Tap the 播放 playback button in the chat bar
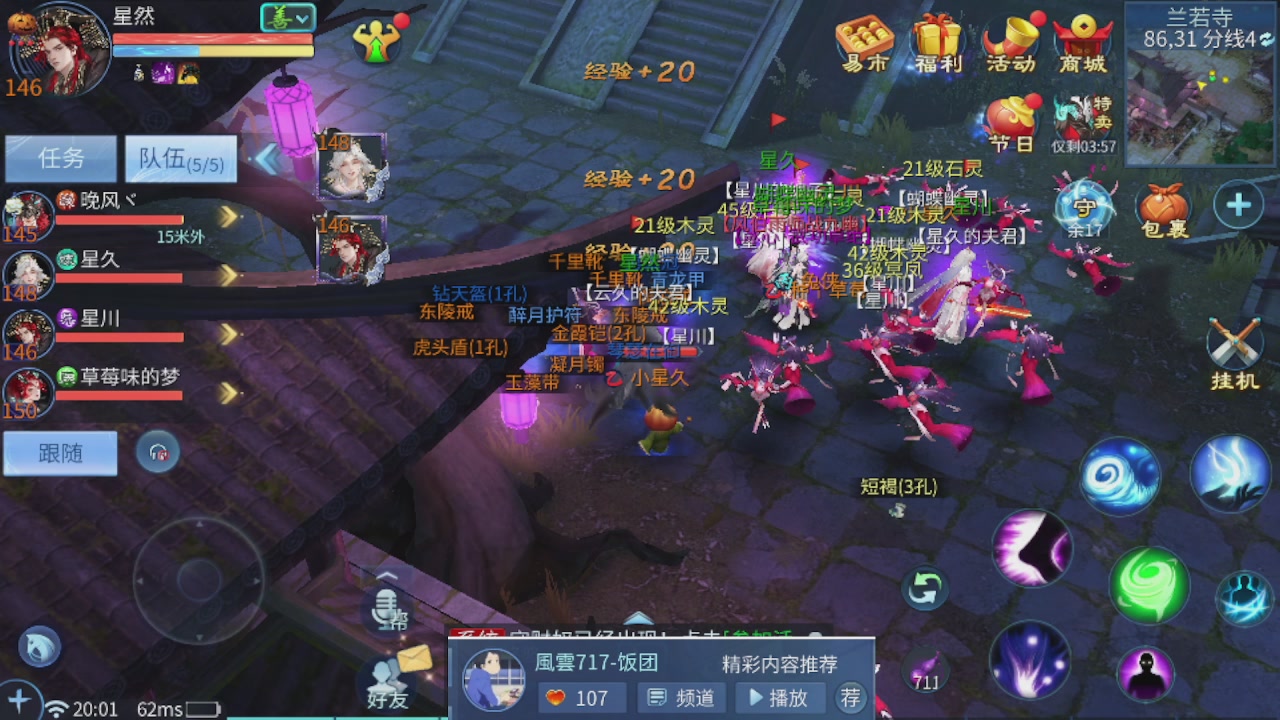 (x=780, y=698)
